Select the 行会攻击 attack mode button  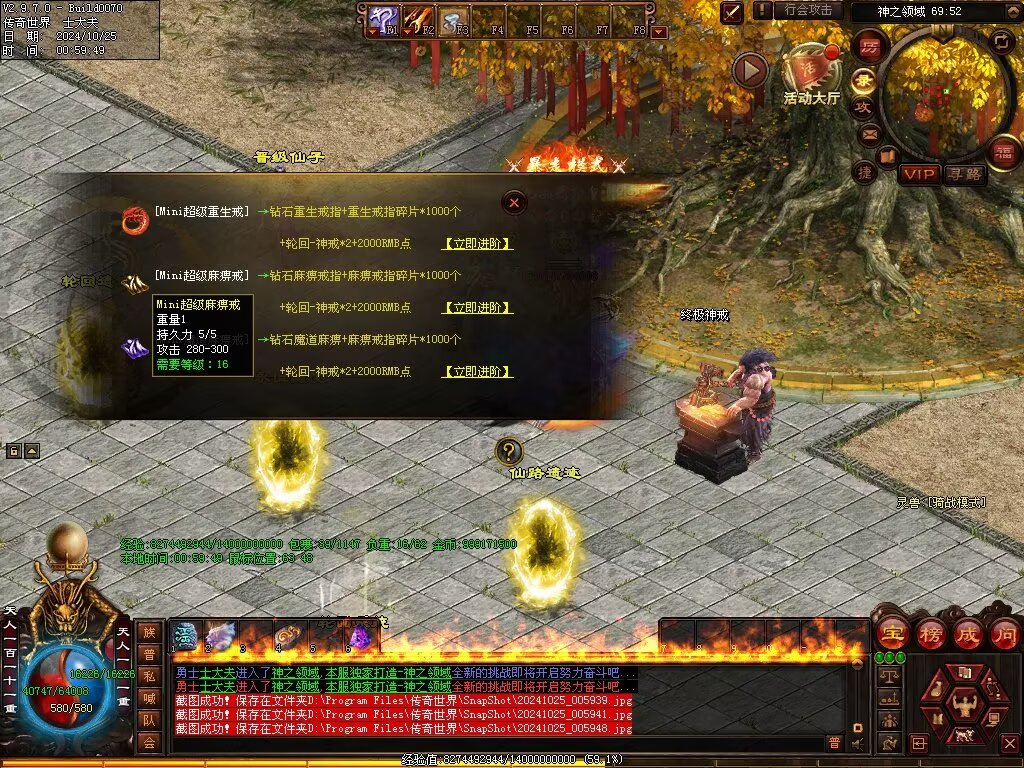808,10
